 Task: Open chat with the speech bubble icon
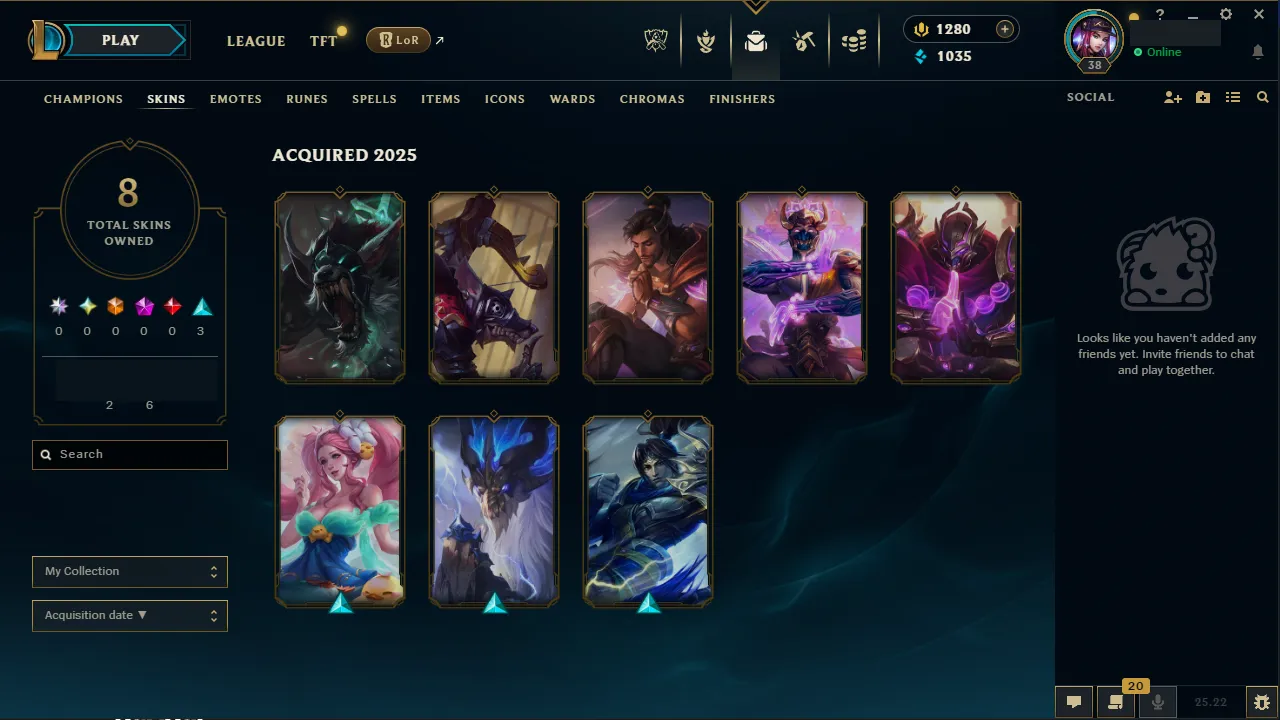pyautogui.click(x=1073, y=701)
